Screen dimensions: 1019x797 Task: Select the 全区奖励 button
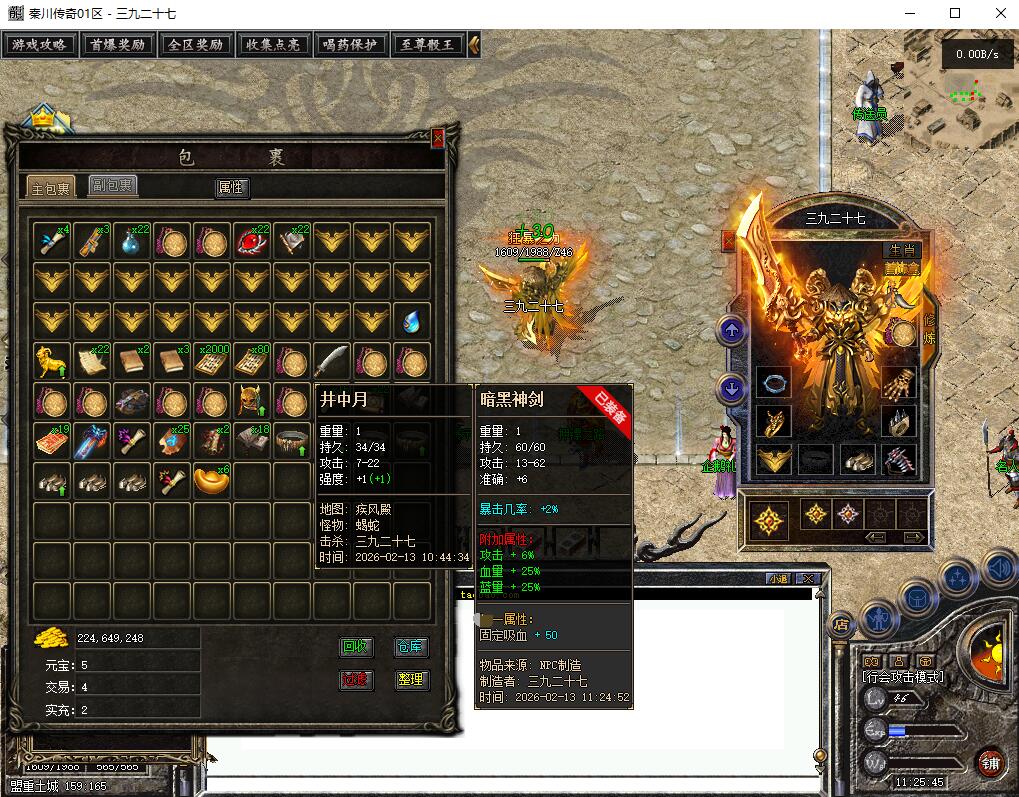[x=195, y=45]
